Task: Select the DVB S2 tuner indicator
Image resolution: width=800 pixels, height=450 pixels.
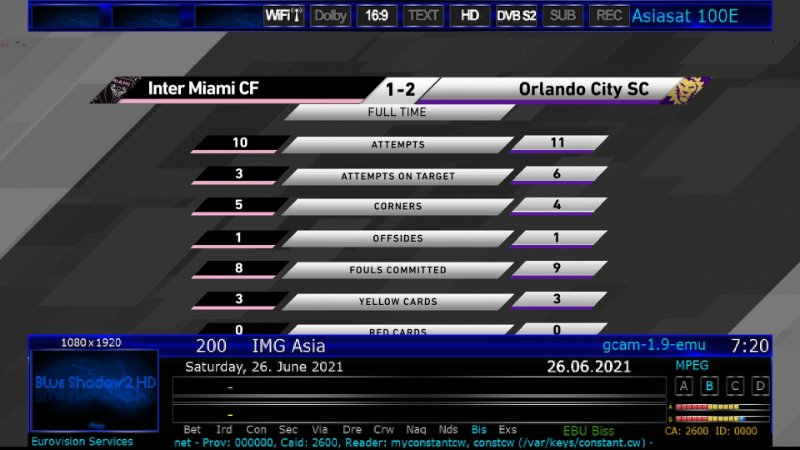Action: 517,15
